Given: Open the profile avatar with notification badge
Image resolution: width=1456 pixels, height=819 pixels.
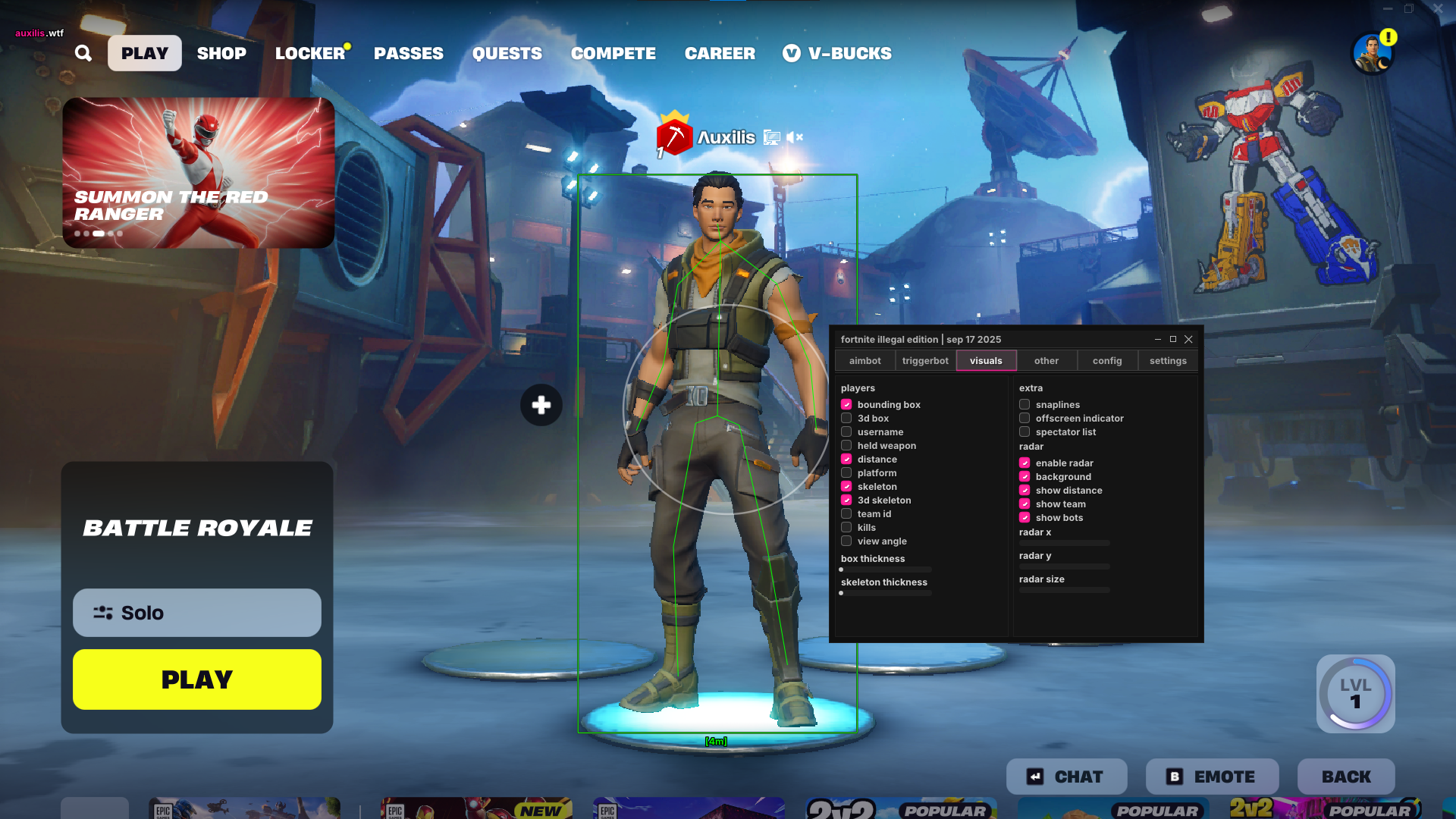Looking at the screenshot, I should [x=1373, y=51].
